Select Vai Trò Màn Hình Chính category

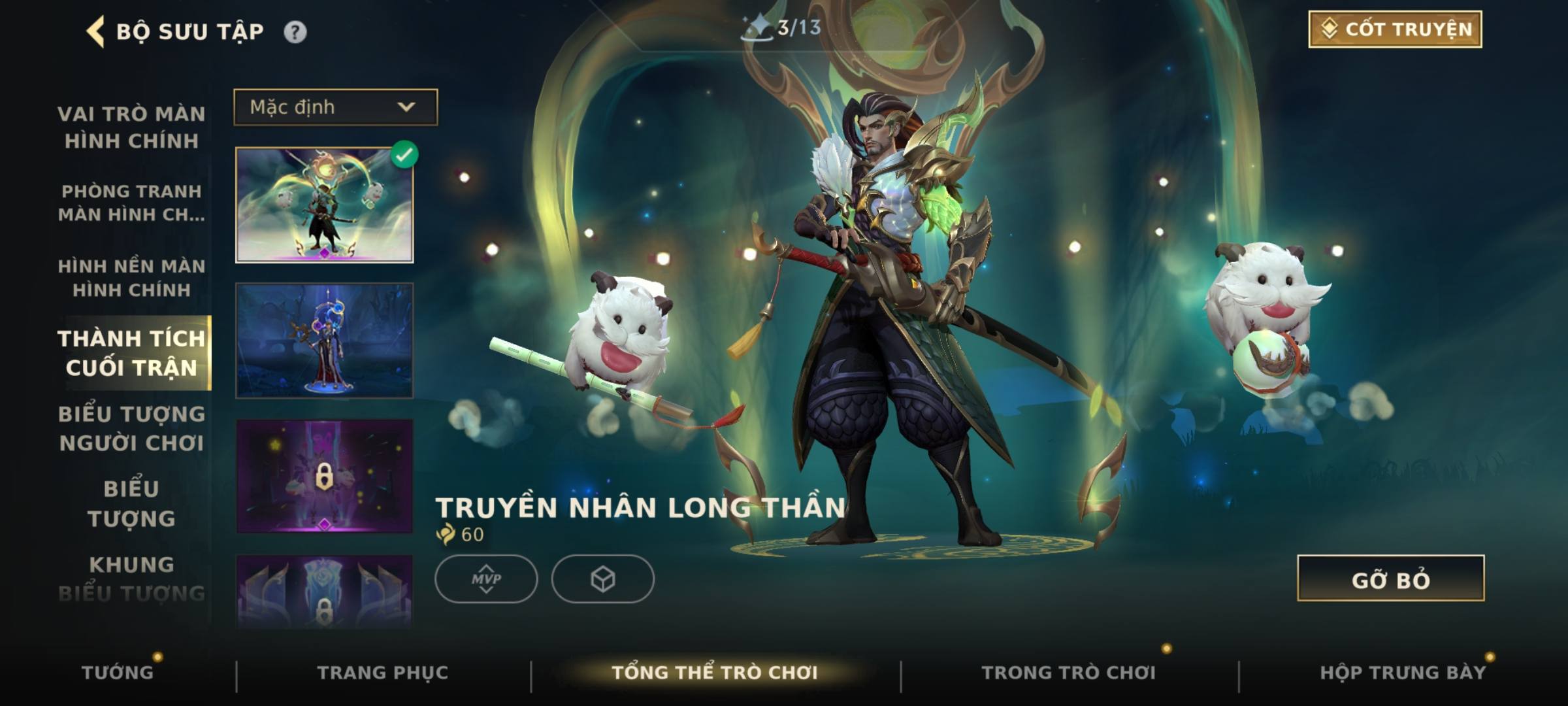coord(131,127)
